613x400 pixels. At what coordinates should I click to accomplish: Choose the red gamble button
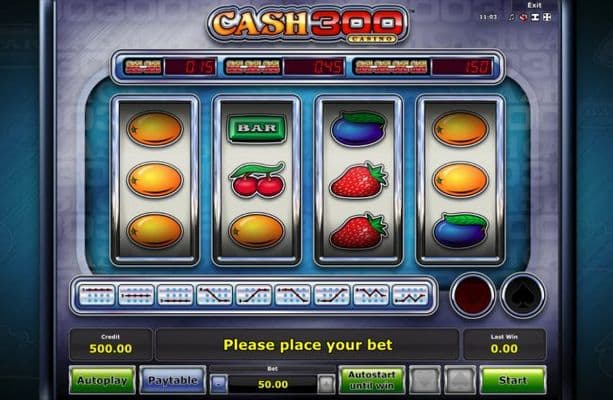tap(471, 295)
